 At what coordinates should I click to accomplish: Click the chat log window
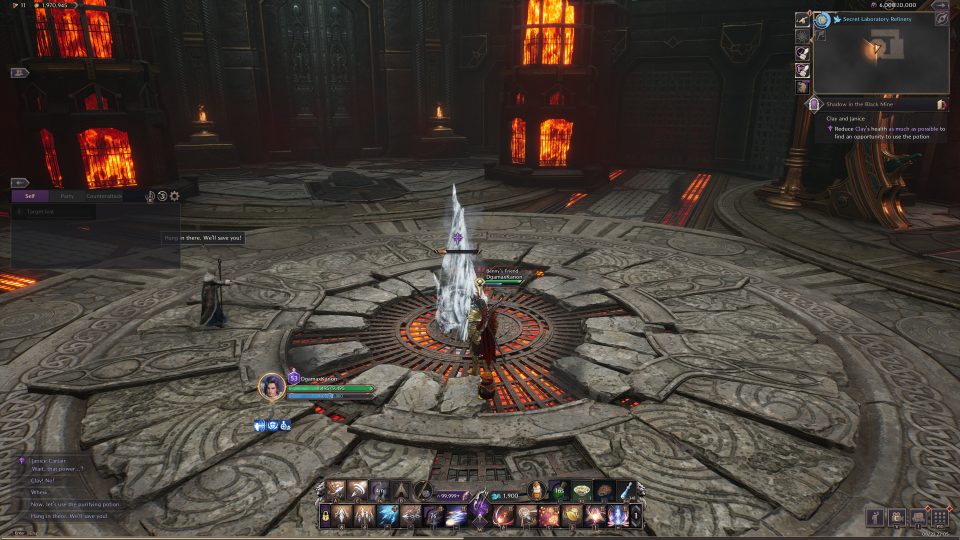point(70,487)
